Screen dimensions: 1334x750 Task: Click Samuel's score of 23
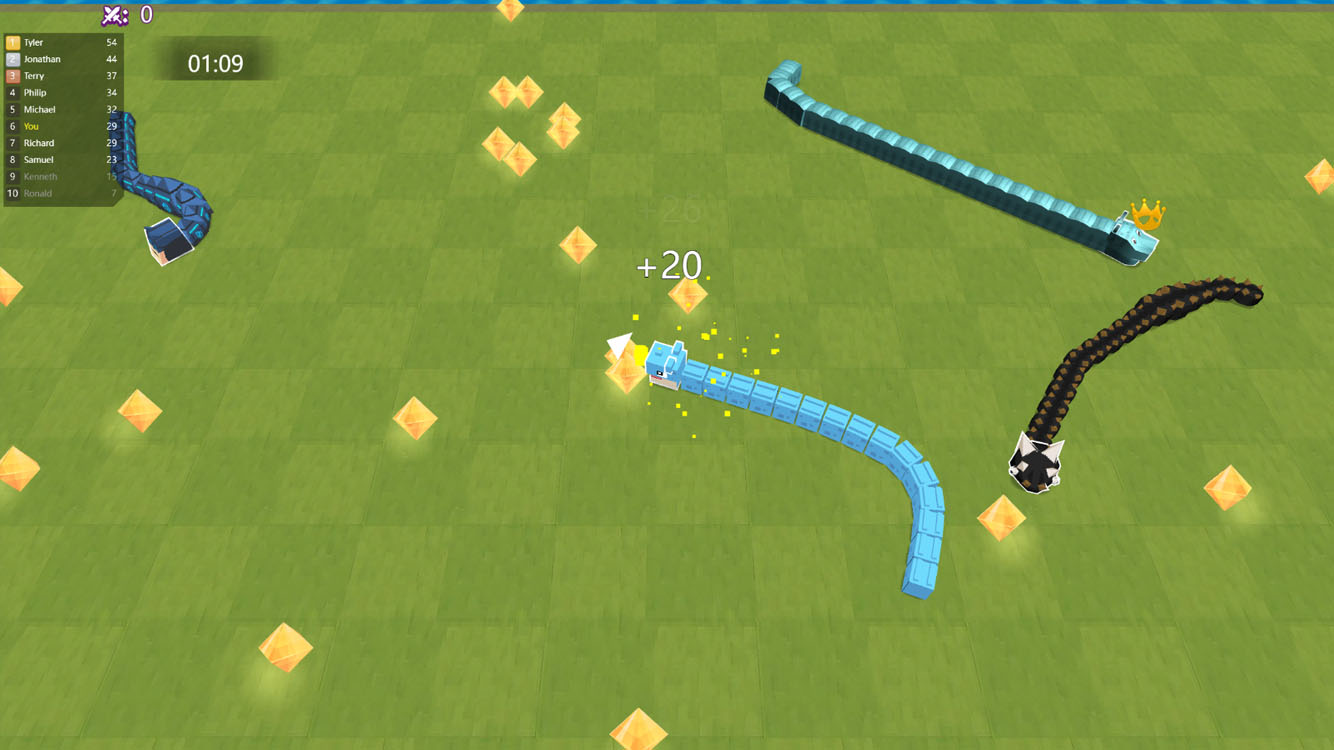pyautogui.click(x=112, y=159)
